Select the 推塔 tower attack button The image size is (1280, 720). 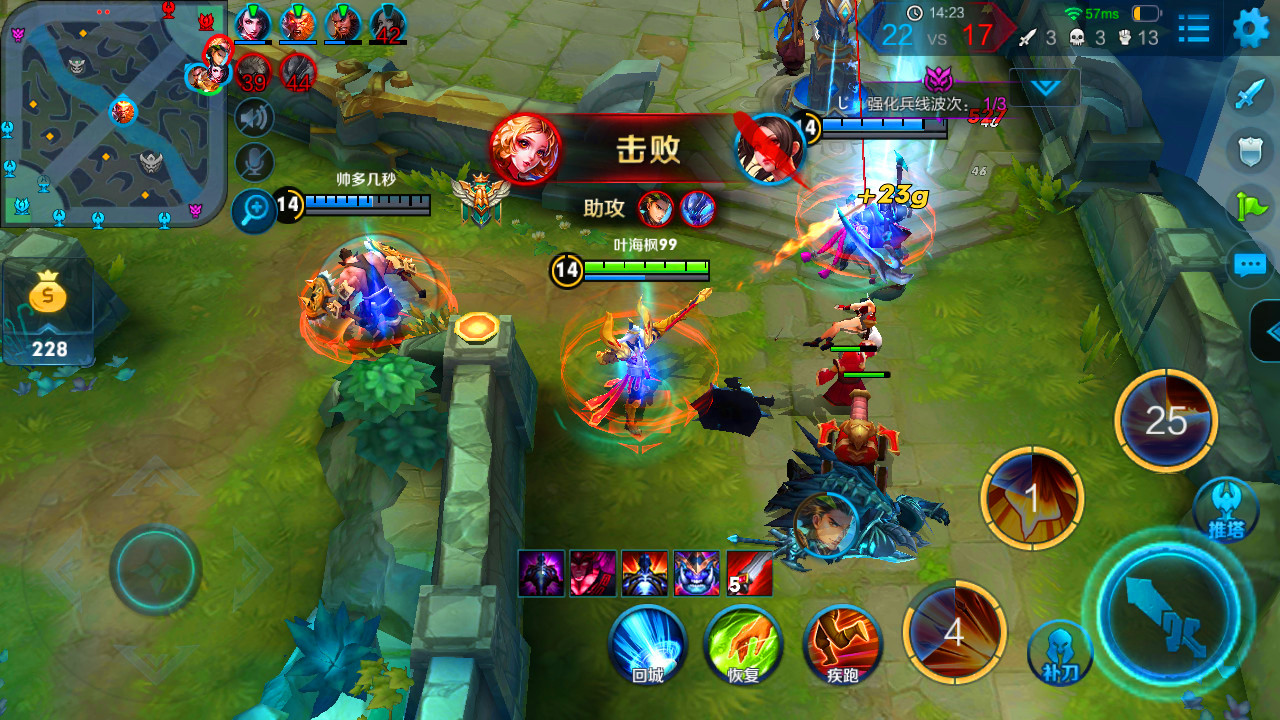[x=1226, y=508]
